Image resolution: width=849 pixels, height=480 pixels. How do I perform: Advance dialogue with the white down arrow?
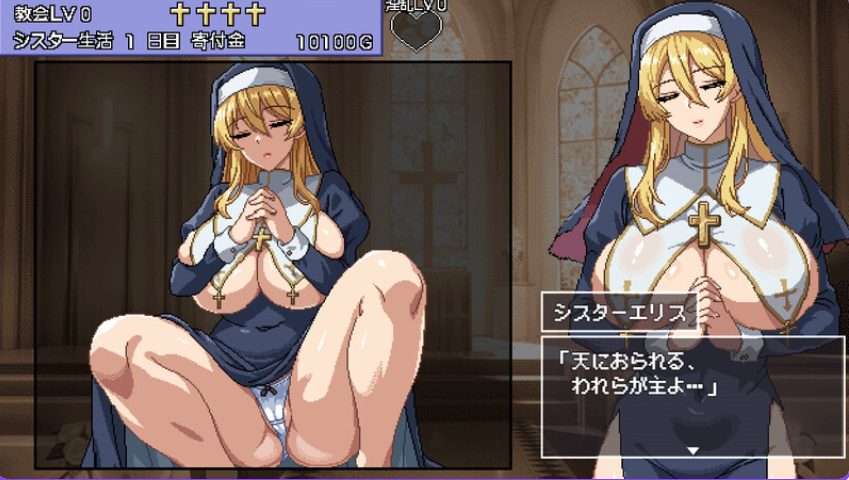click(x=692, y=450)
